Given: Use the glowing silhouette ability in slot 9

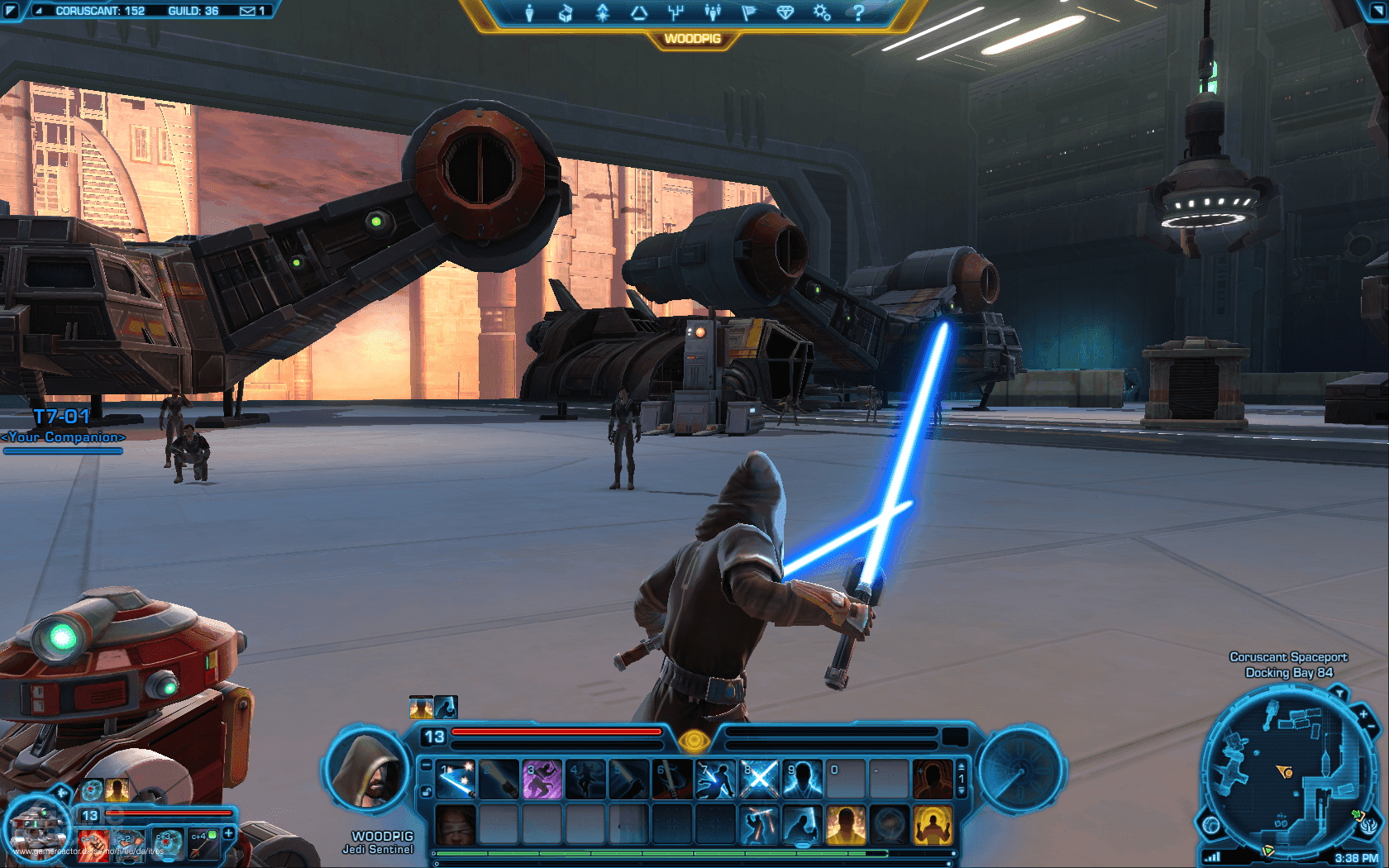Looking at the screenshot, I should tap(802, 780).
